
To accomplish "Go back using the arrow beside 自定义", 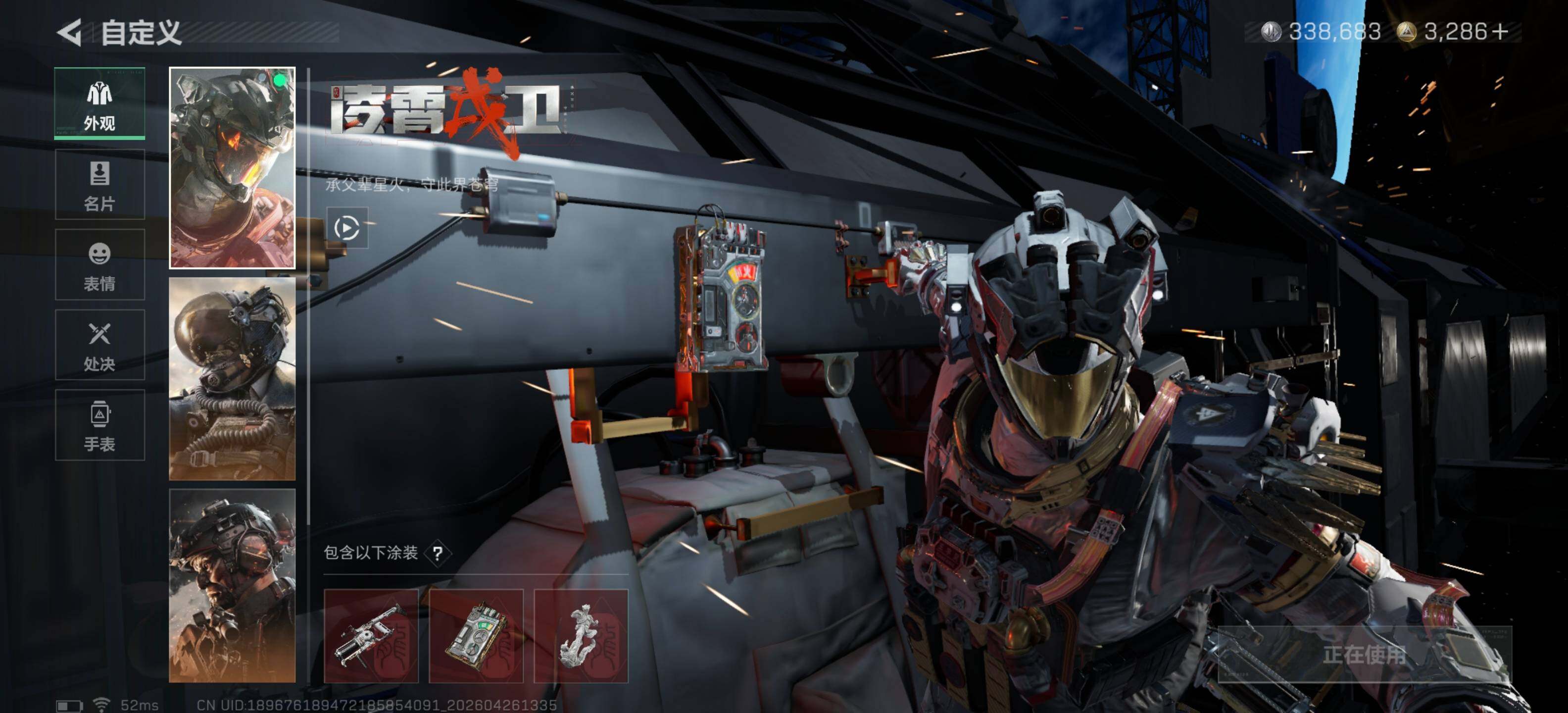I will coord(69,32).
